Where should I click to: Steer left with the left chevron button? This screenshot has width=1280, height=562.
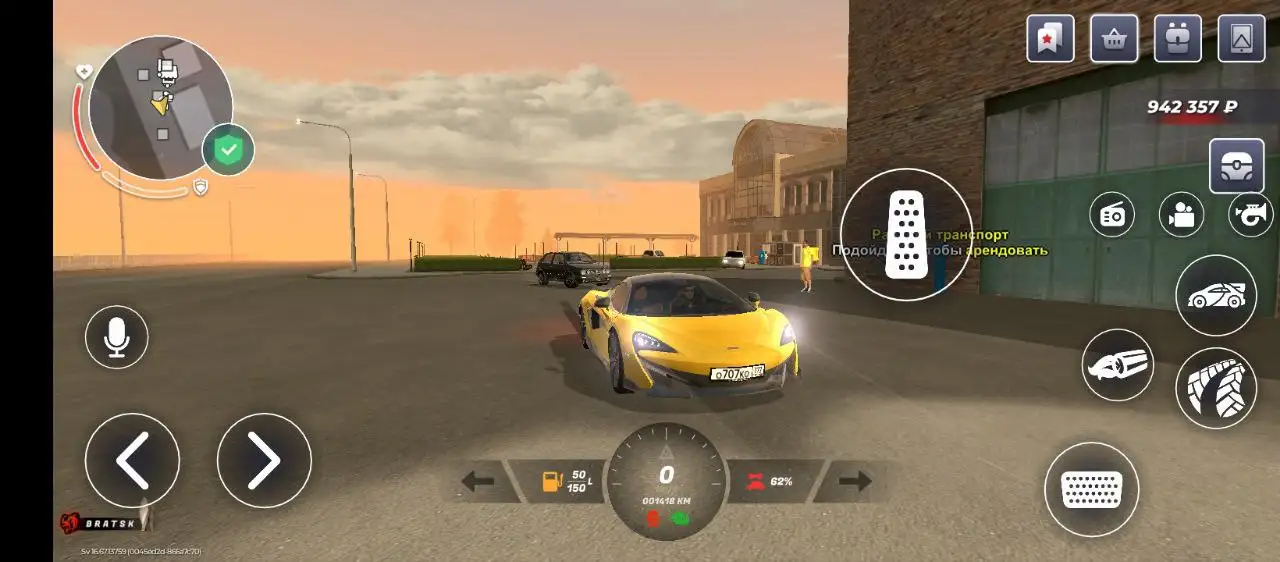pos(132,460)
